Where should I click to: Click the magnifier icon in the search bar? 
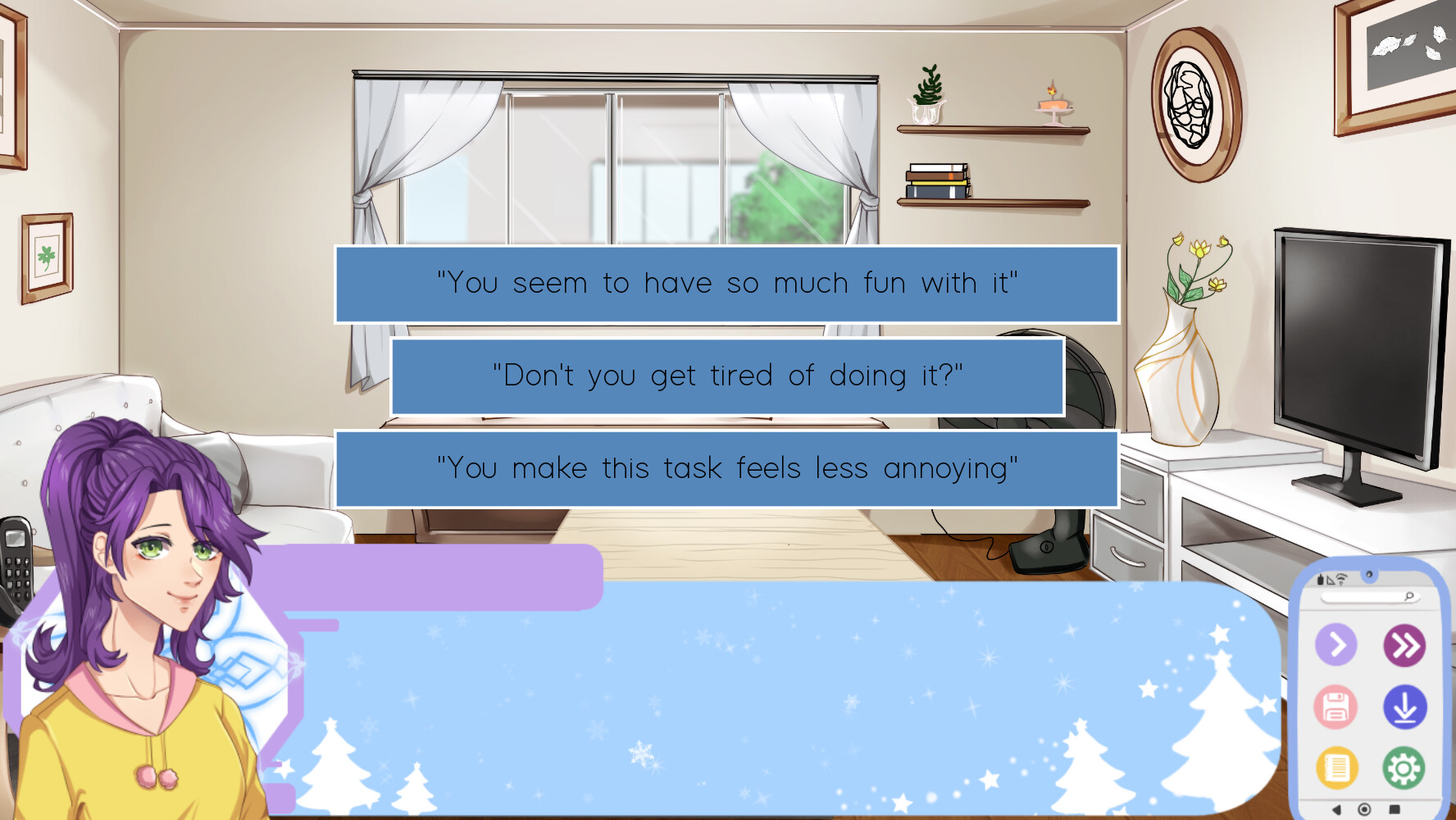(1409, 596)
